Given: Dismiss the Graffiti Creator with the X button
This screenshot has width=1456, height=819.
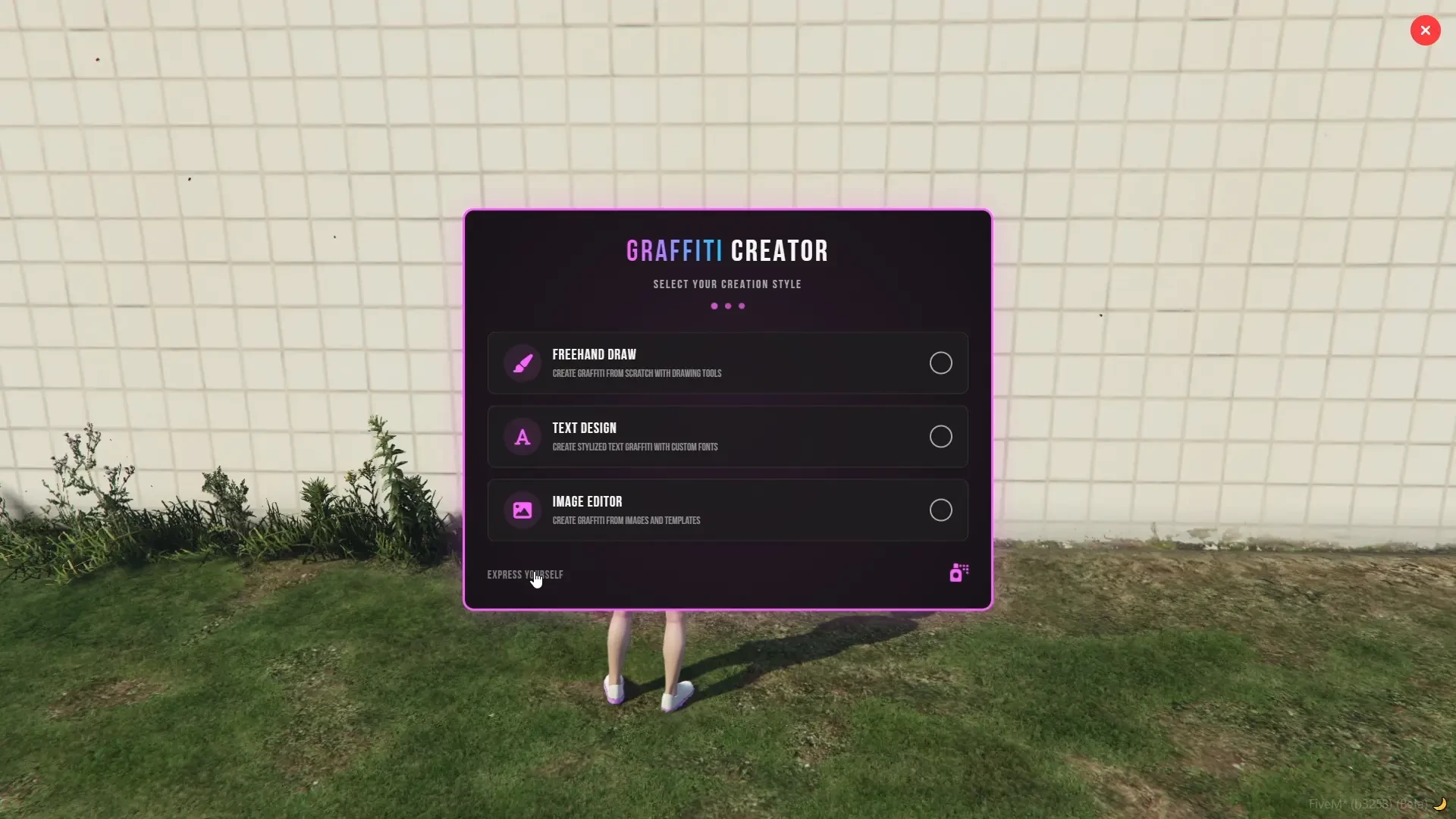Looking at the screenshot, I should point(1426,30).
